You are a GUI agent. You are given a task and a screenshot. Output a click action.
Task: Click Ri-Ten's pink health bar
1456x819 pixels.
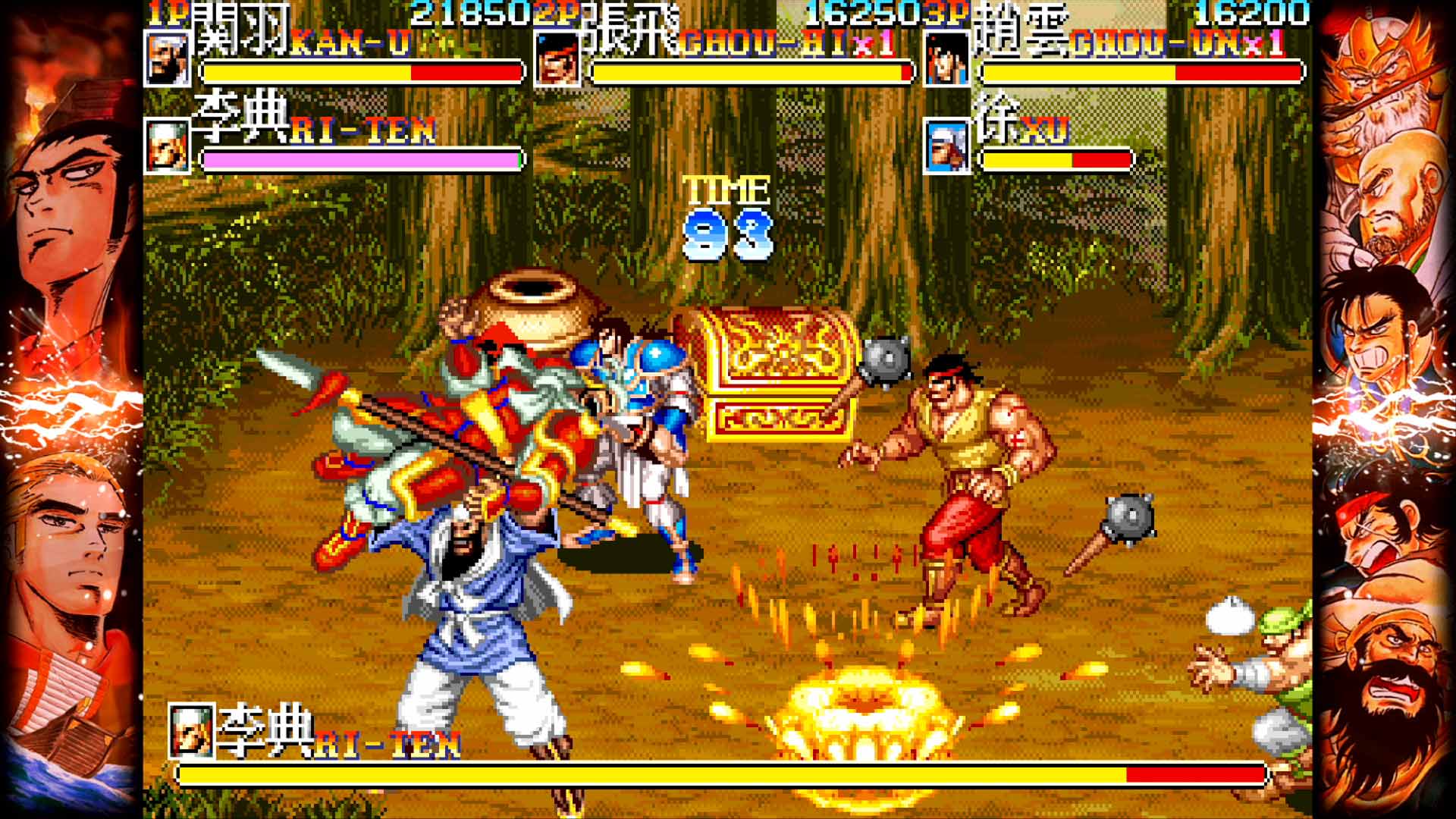[x=360, y=159]
